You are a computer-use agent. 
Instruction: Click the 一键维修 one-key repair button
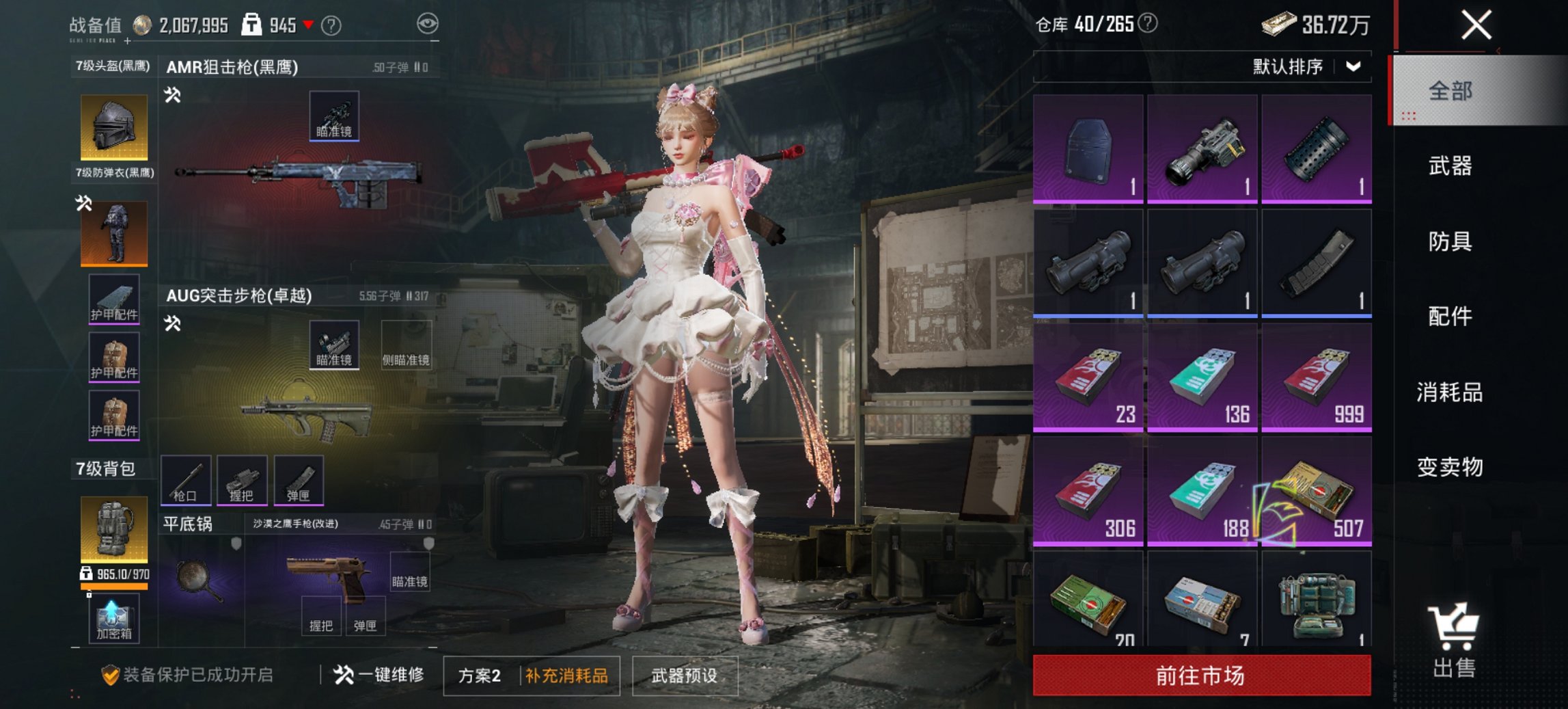pyautogui.click(x=384, y=673)
